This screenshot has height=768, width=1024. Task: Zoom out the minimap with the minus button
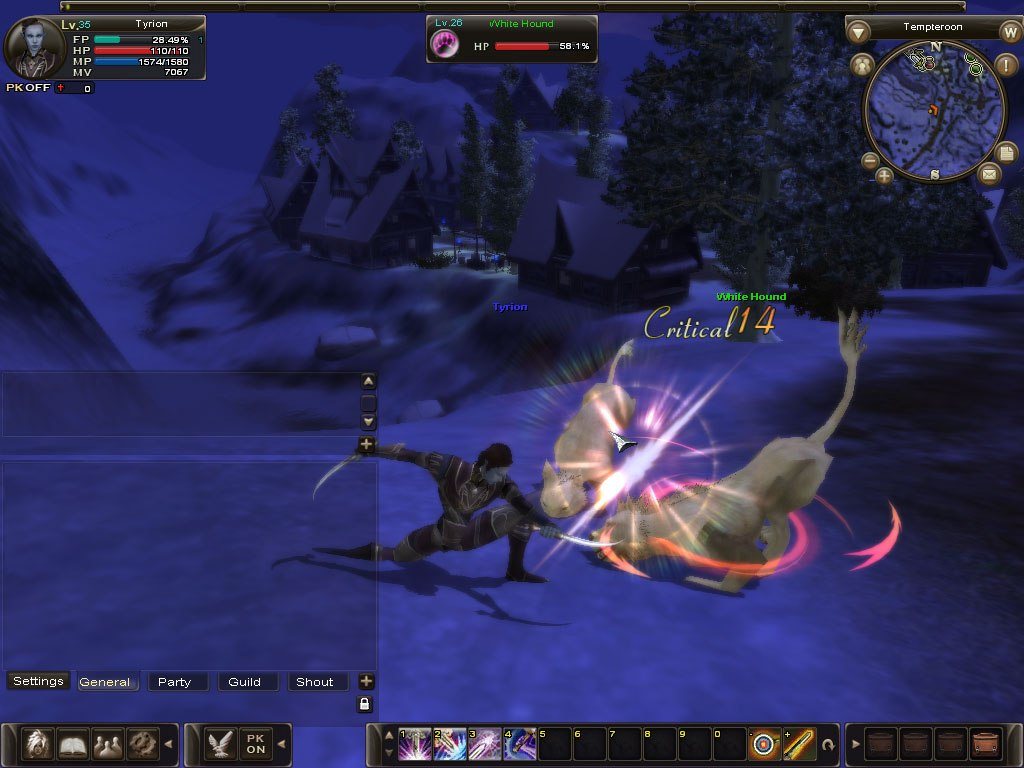(x=870, y=160)
